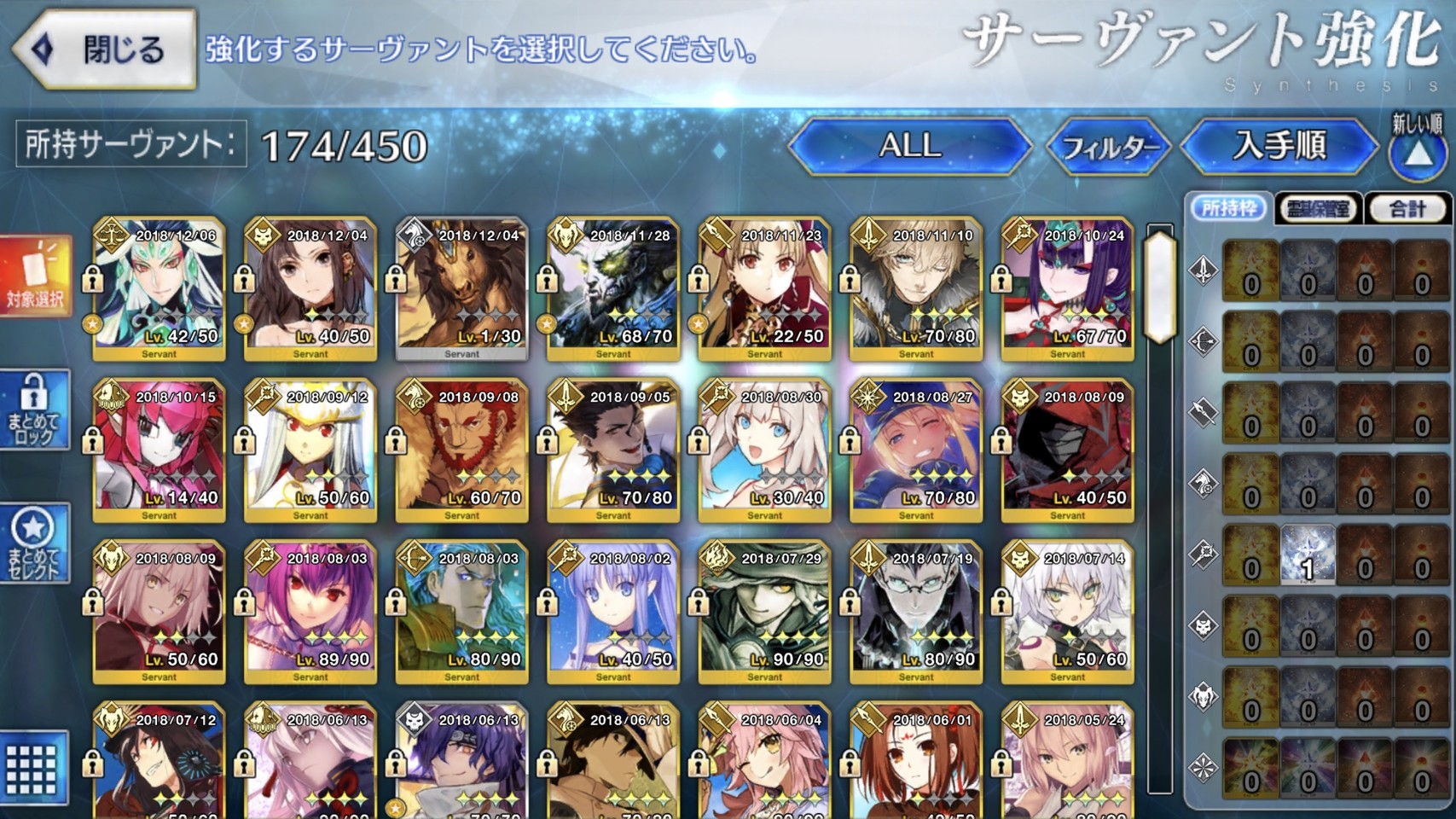The height and width of the screenshot is (819, 1456).
Task: Pick the red-bearded servant at Lv. 60/70
Action: pyautogui.click(x=461, y=450)
